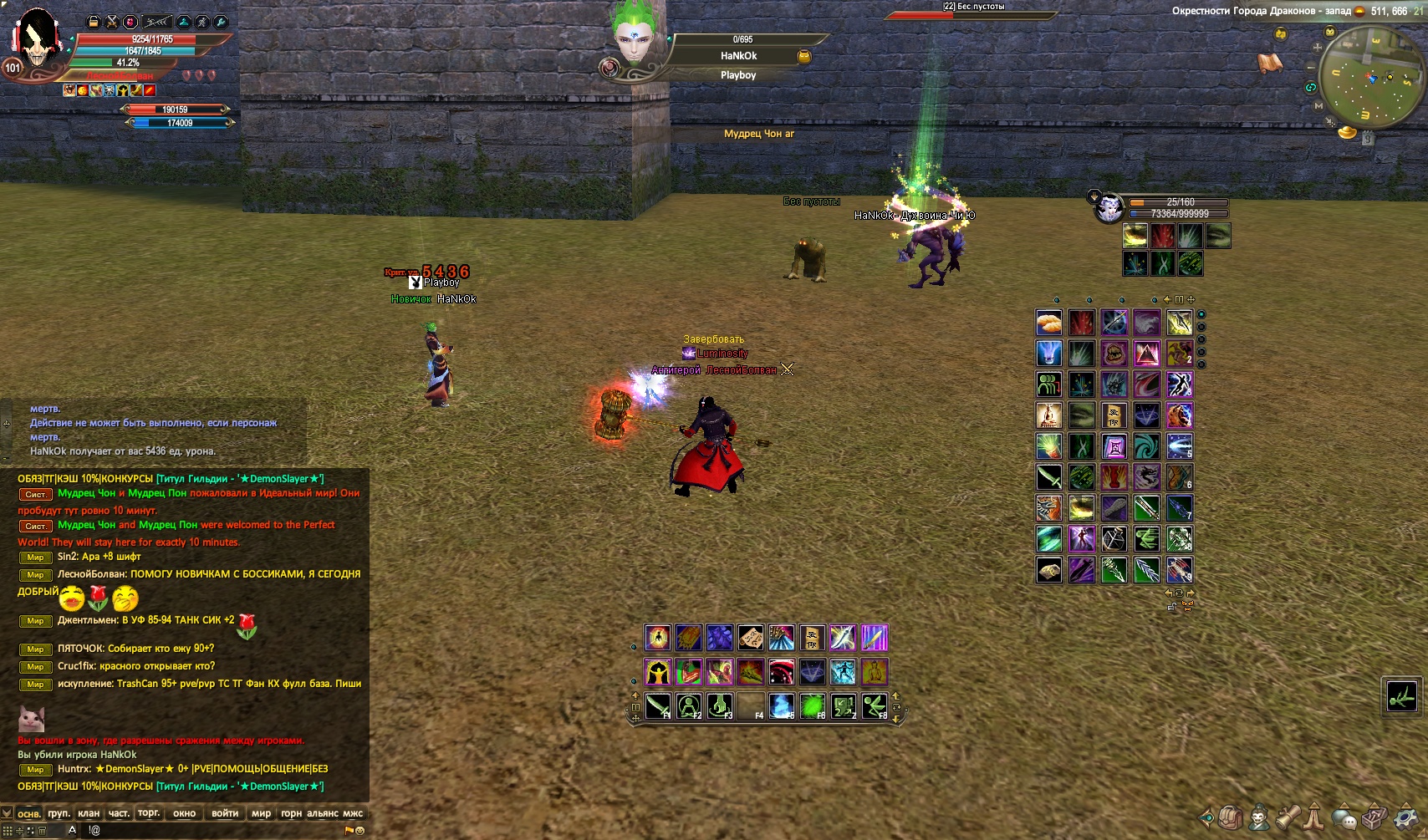The width and height of the screenshot is (1428, 840).
Task: Open the open-book icon near minimap
Action: click(1270, 63)
